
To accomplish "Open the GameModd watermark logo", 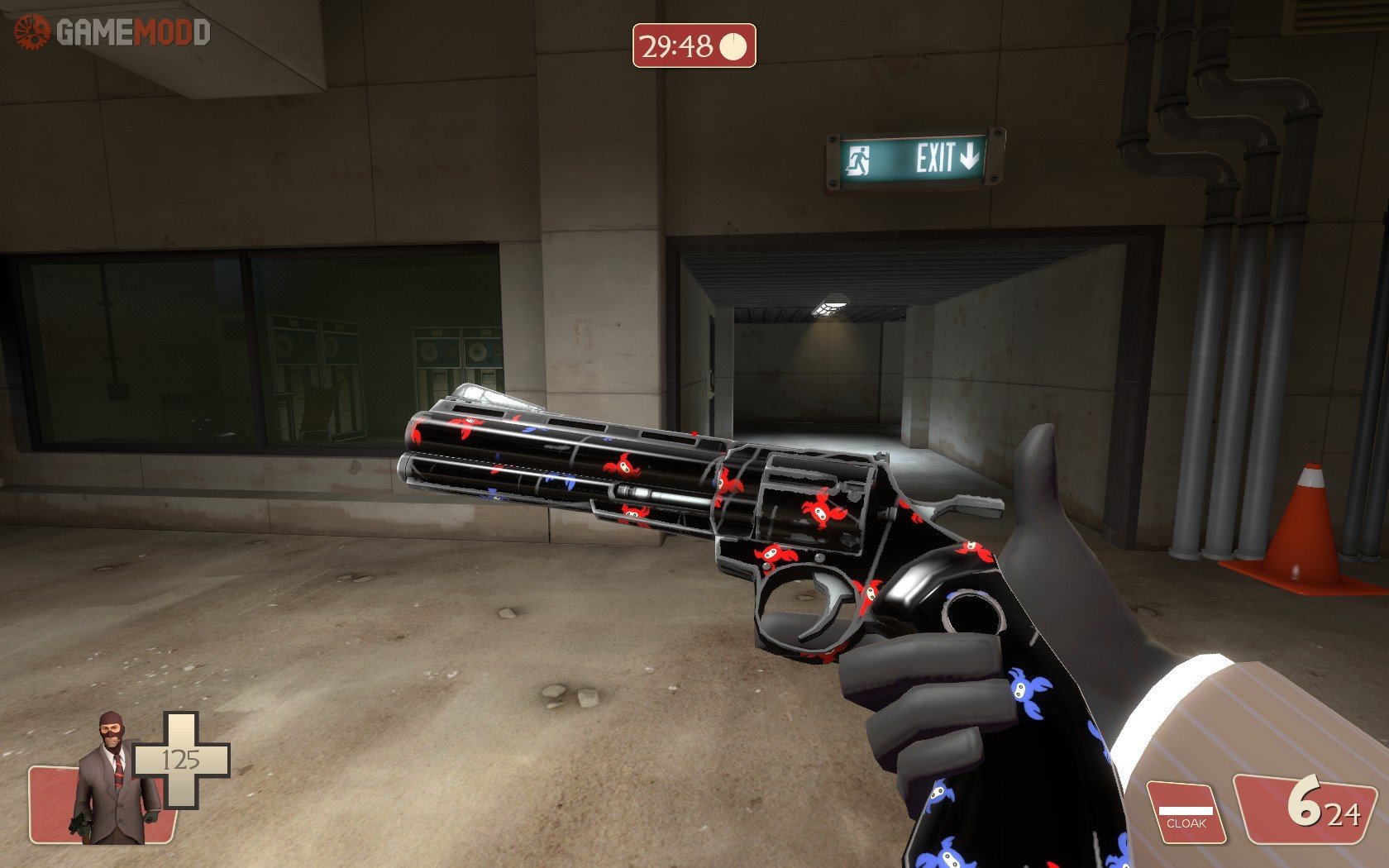I will 112,33.
